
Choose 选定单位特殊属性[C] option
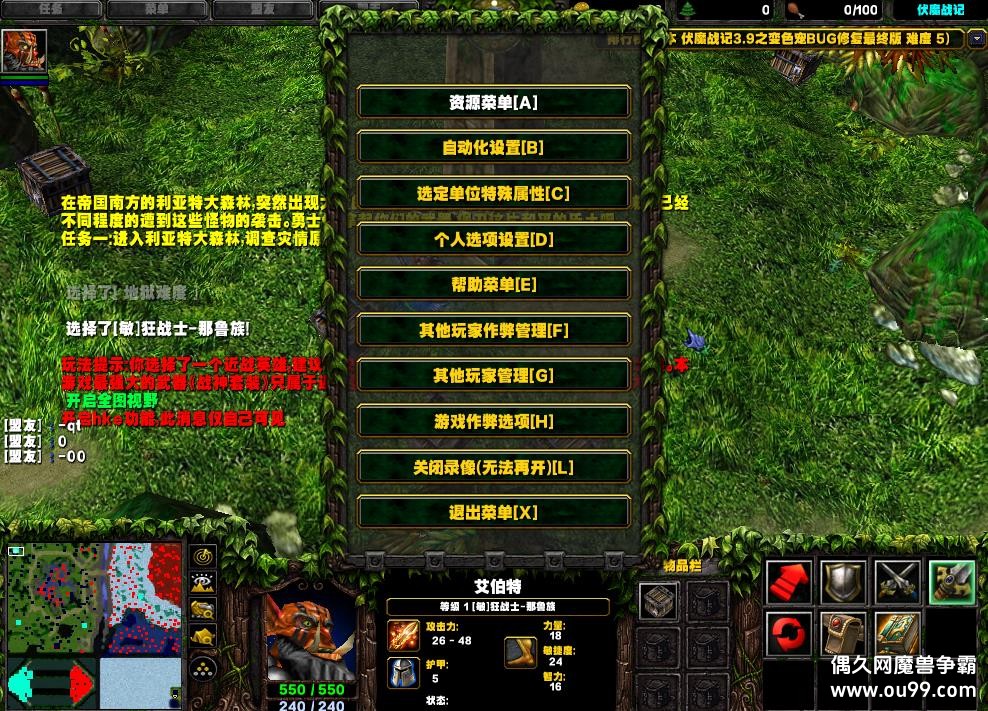coord(494,194)
